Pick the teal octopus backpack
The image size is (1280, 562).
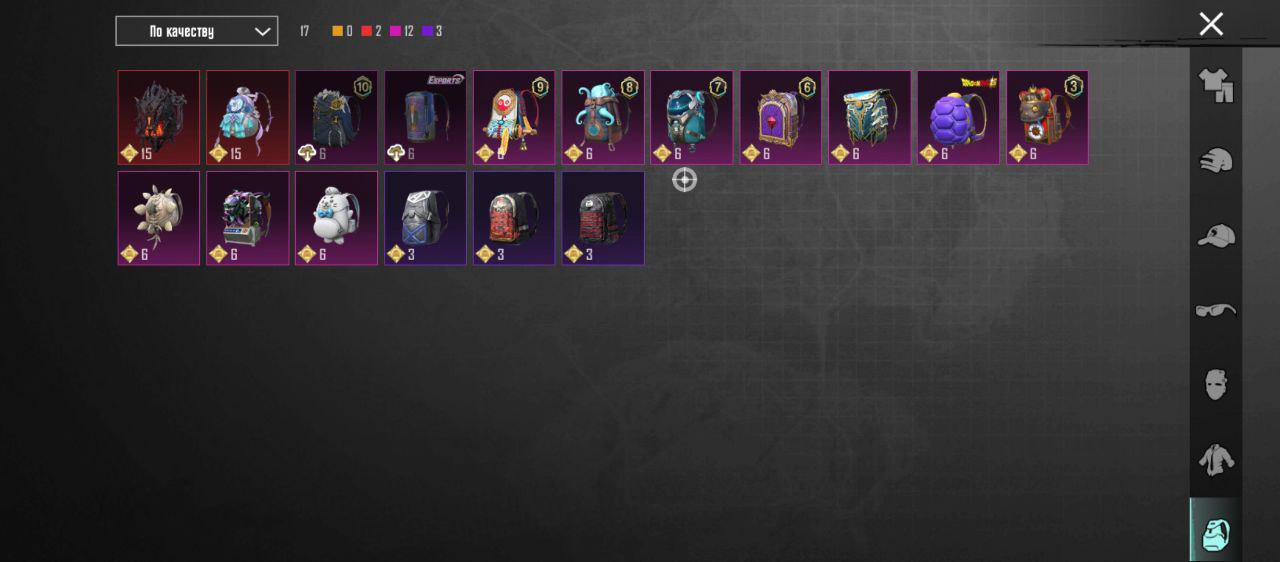pyautogui.click(x=603, y=117)
